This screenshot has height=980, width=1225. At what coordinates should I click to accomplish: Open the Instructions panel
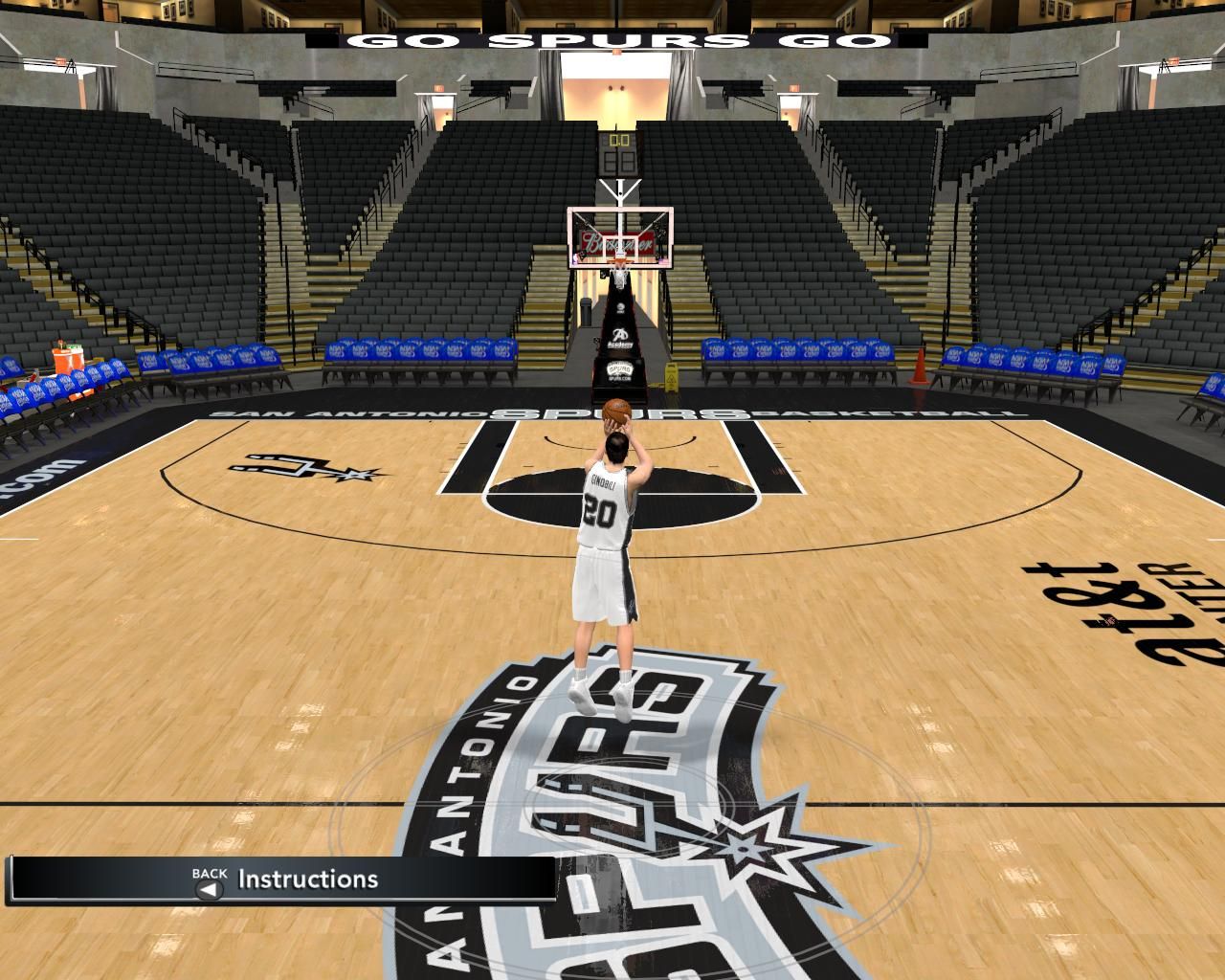point(306,880)
